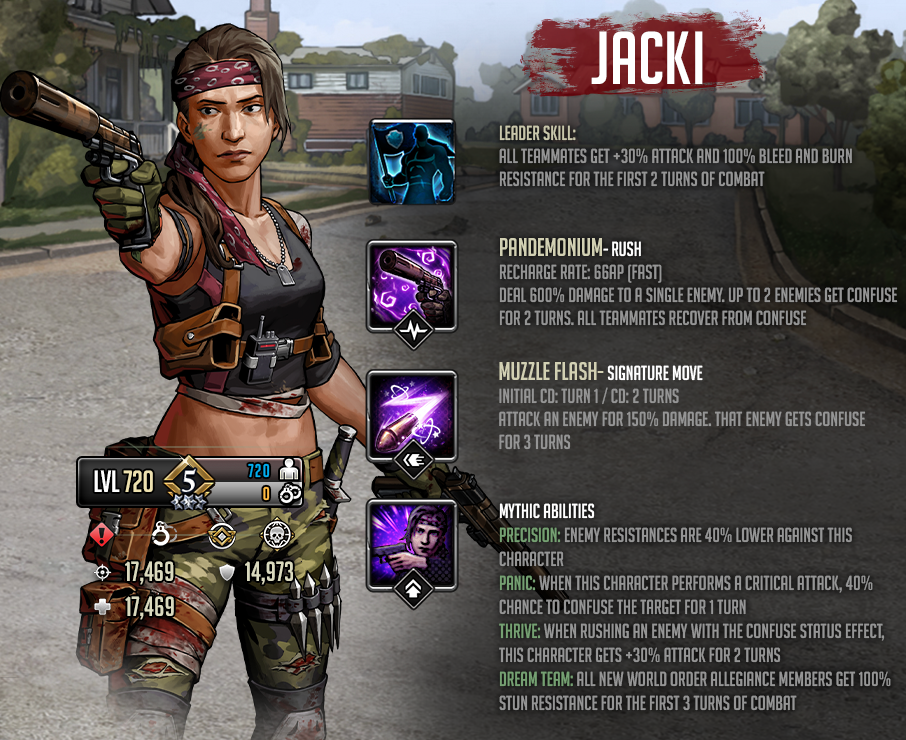Select the white handcuffs trait icon
This screenshot has height=740, width=906.
click(164, 534)
